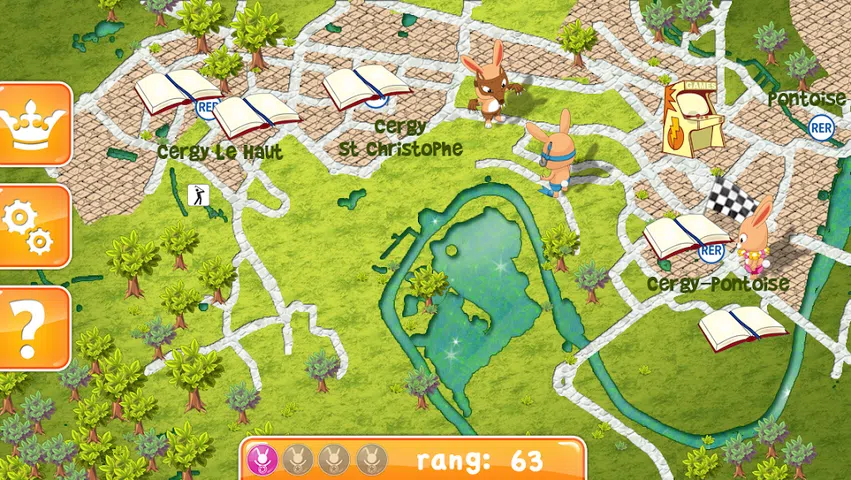Viewport: 851px width, 480px height.
Task: Pick the open book beneath the Cergy-Pontoise label
Action: coord(741,327)
